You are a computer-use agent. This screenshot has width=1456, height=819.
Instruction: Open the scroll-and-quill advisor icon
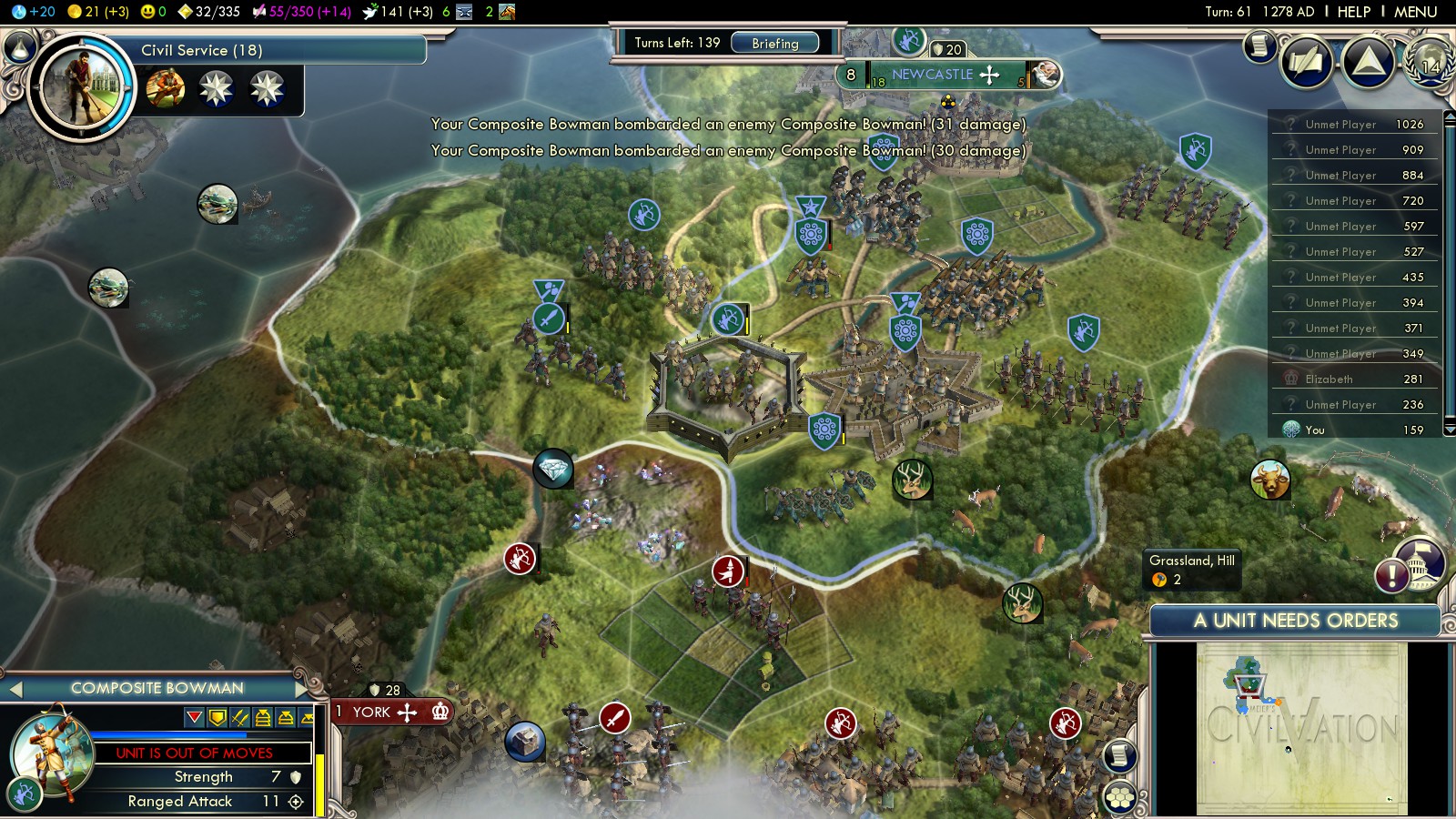(x=1306, y=62)
